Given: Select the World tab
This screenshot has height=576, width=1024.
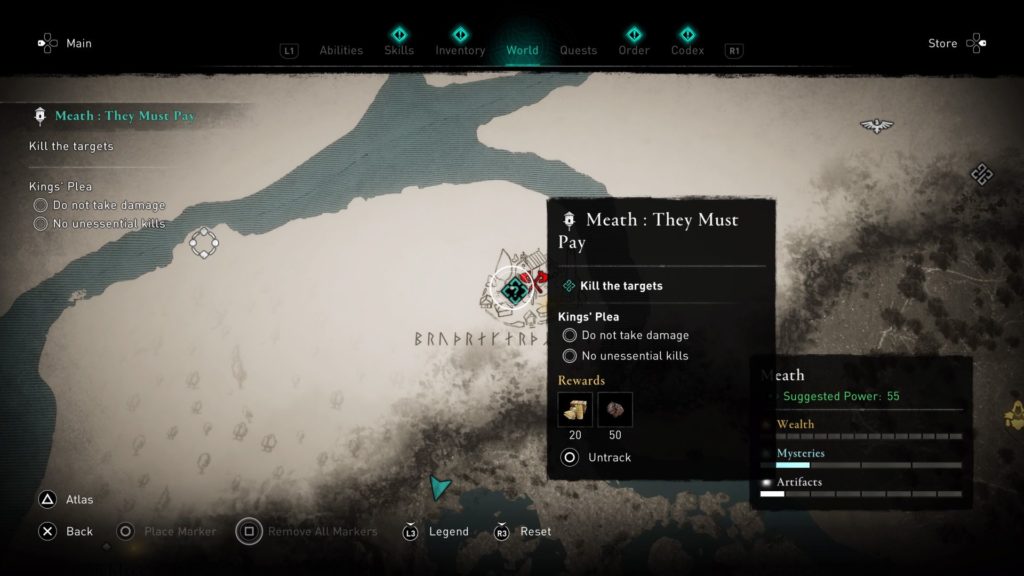Looking at the screenshot, I should click(522, 50).
